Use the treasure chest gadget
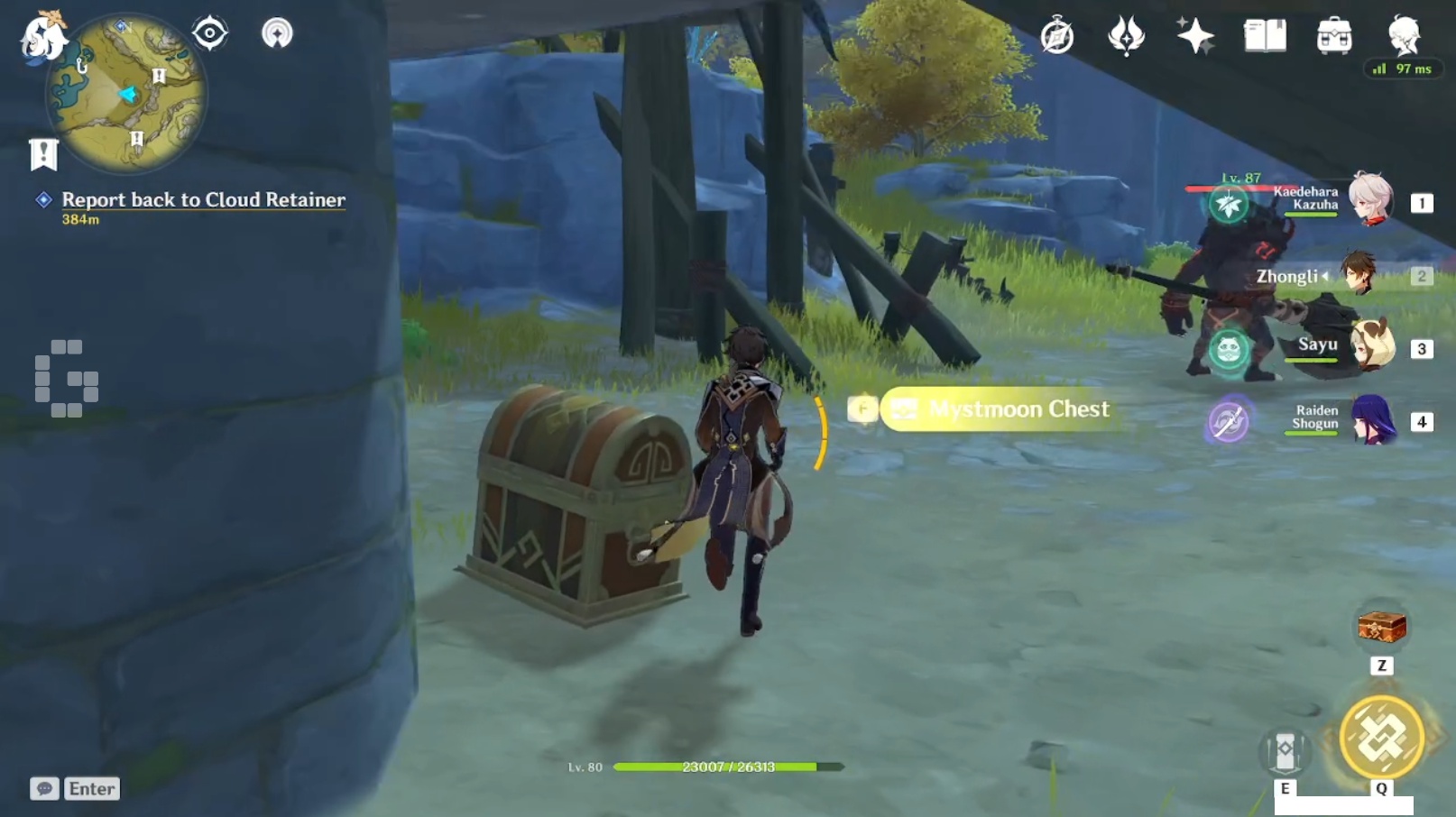This screenshot has height=817, width=1456. pos(1381,626)
